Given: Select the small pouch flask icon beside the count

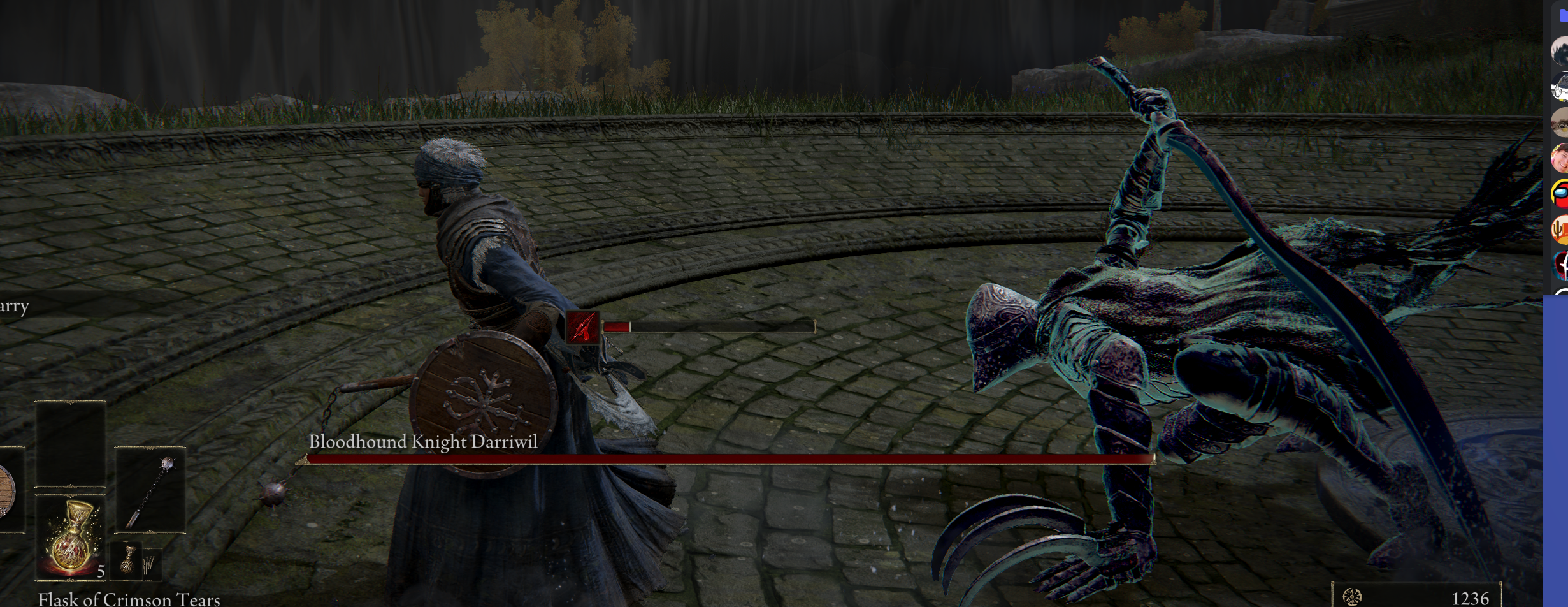Looking at the screenshot, I should [x=129, y=562].
